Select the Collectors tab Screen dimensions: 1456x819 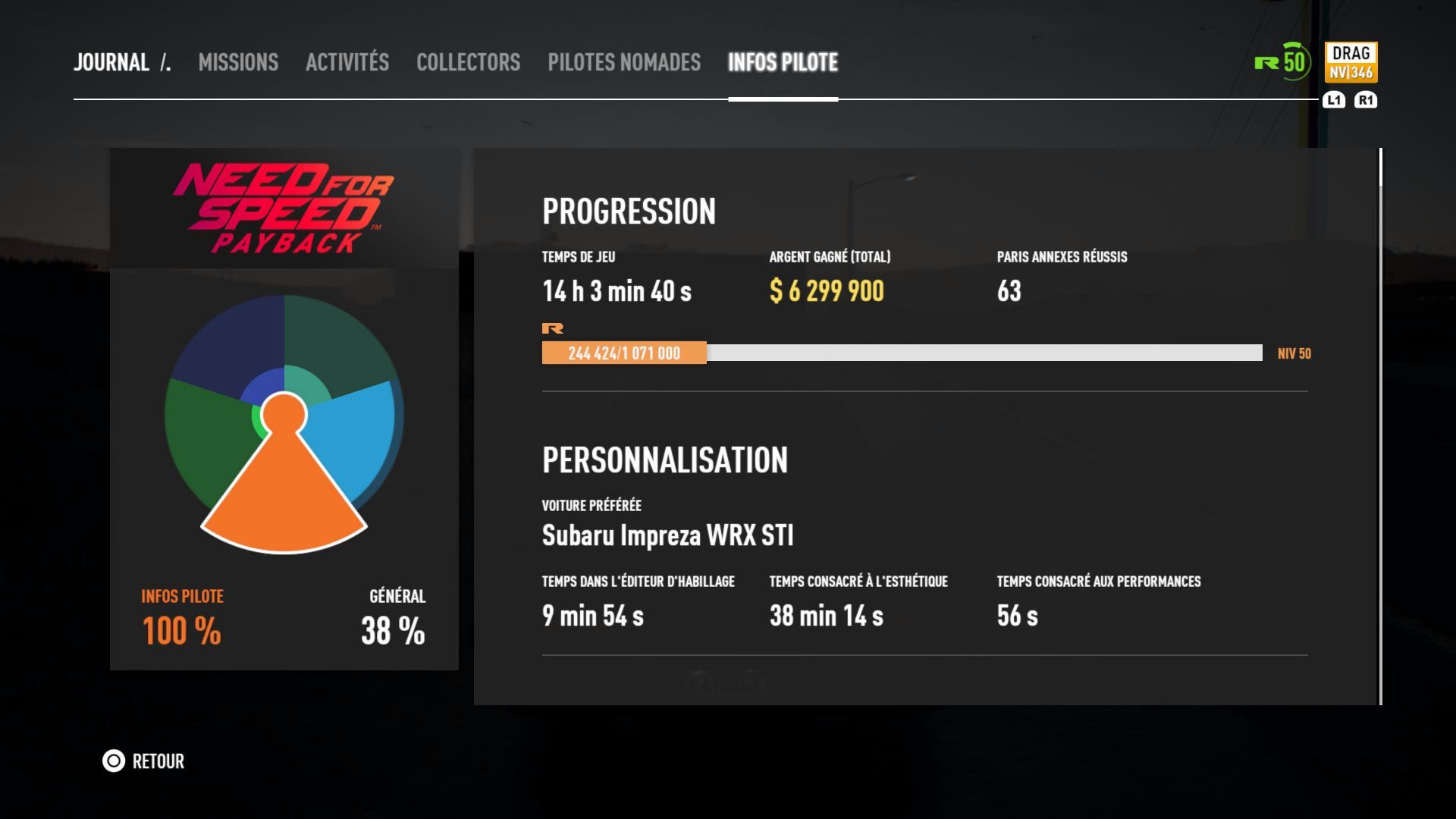pyautogui.click(x=468, y=62)
